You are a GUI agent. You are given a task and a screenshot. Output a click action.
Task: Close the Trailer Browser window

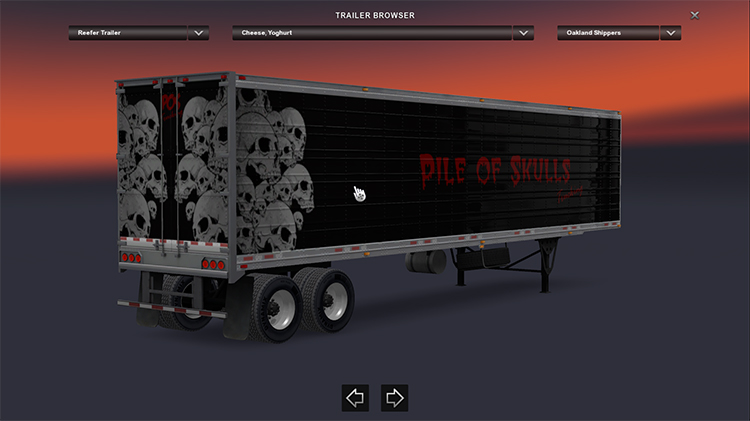point(695,15)
